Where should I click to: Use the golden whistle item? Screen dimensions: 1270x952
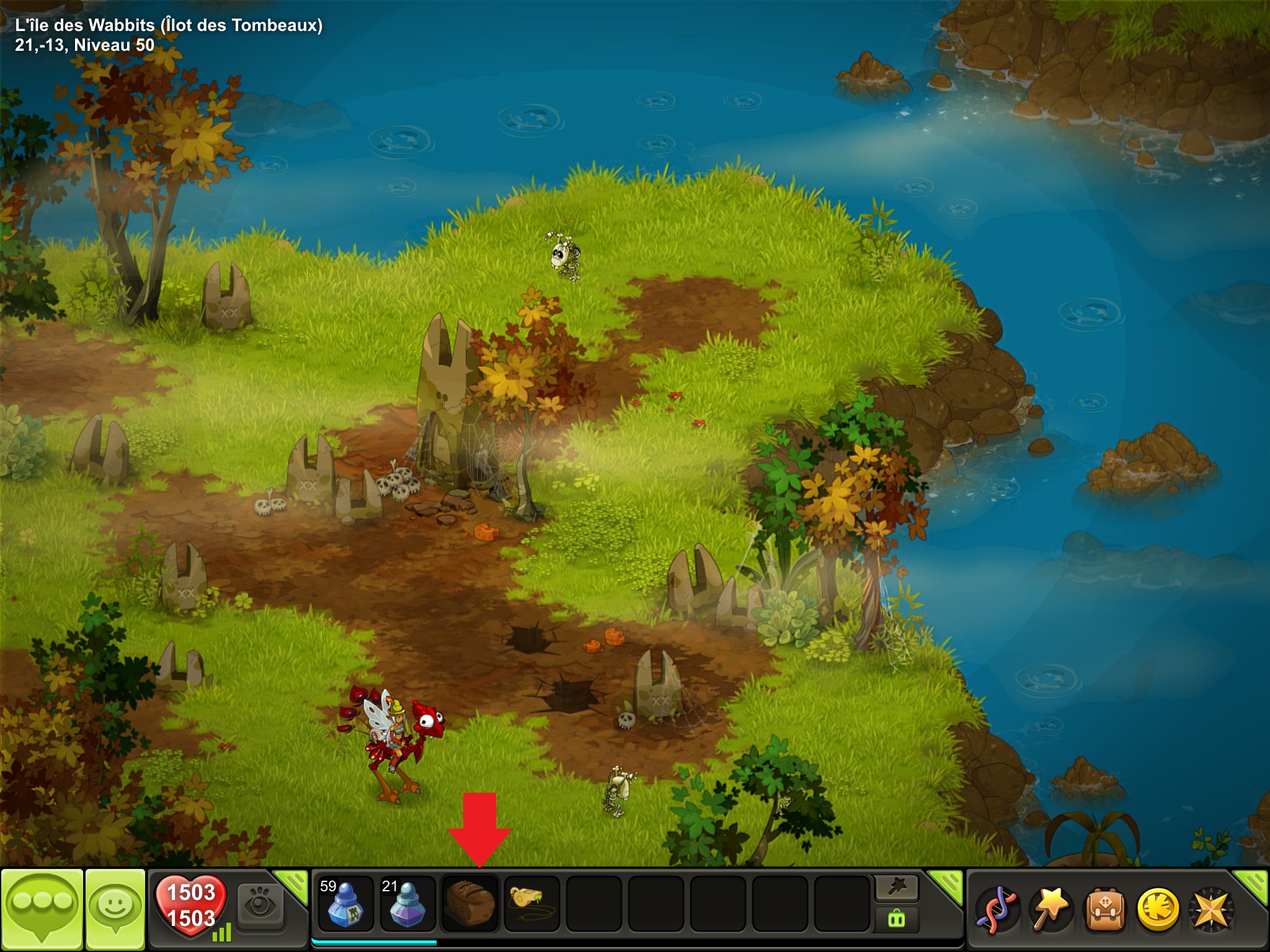tap(531, 904)
